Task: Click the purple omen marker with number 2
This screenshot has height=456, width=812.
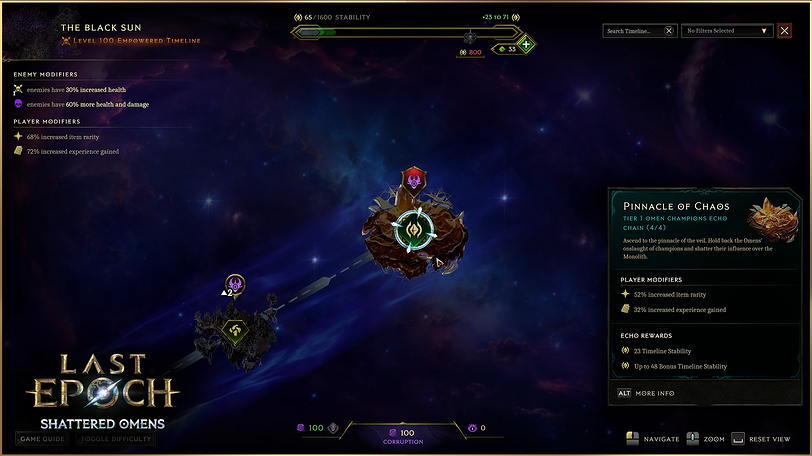Action: pos(235,286)
